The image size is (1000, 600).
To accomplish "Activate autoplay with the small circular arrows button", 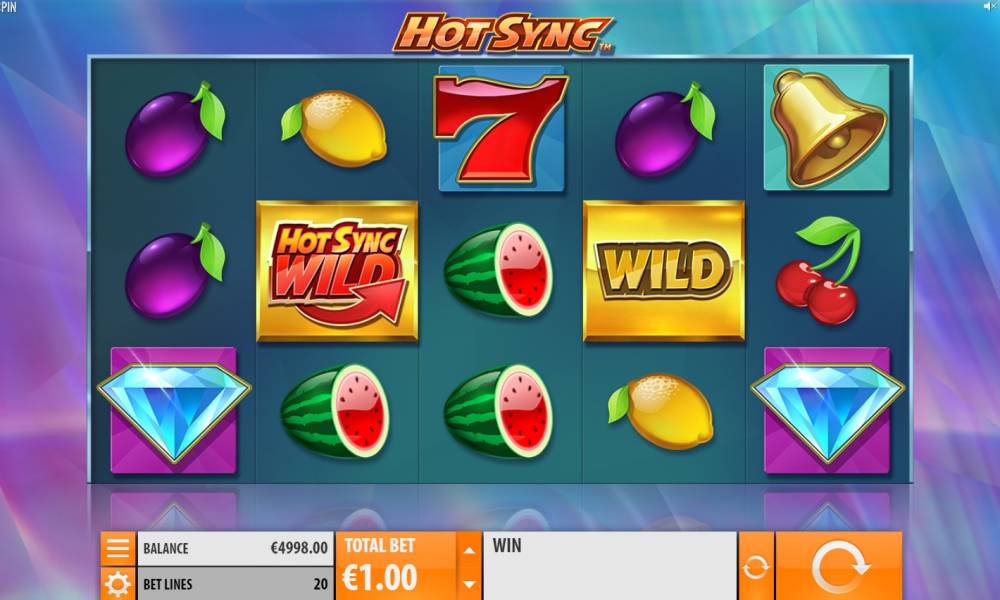I will pos(756,567).
